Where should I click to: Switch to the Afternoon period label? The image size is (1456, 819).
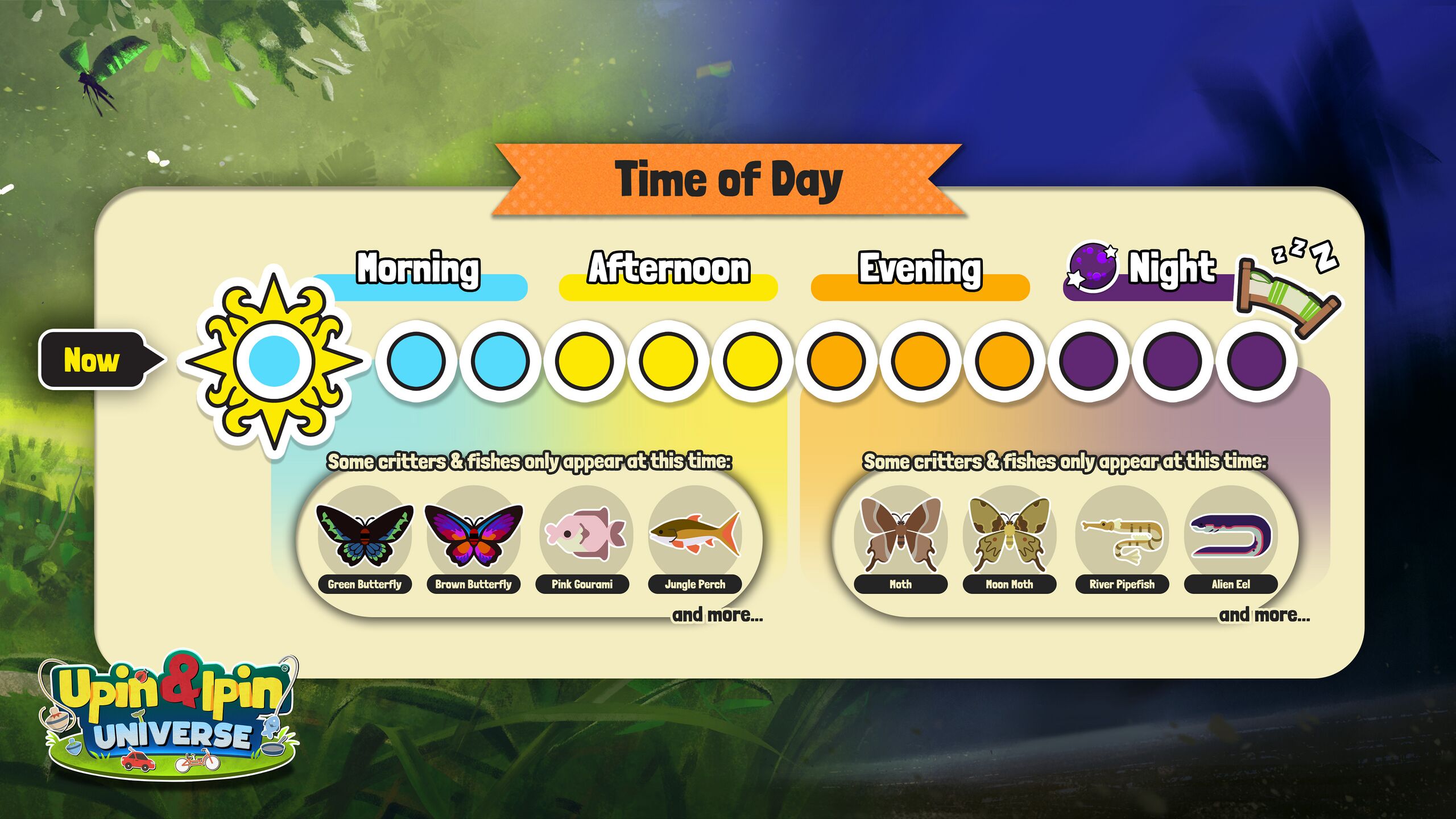click(x=669, y=268)
